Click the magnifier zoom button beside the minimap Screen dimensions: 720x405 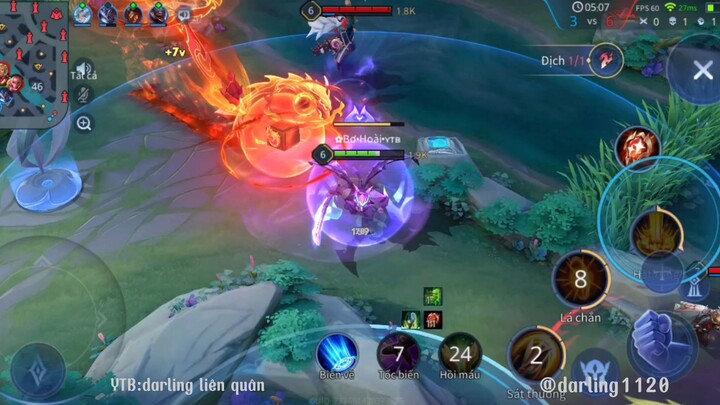coord(84,123)
